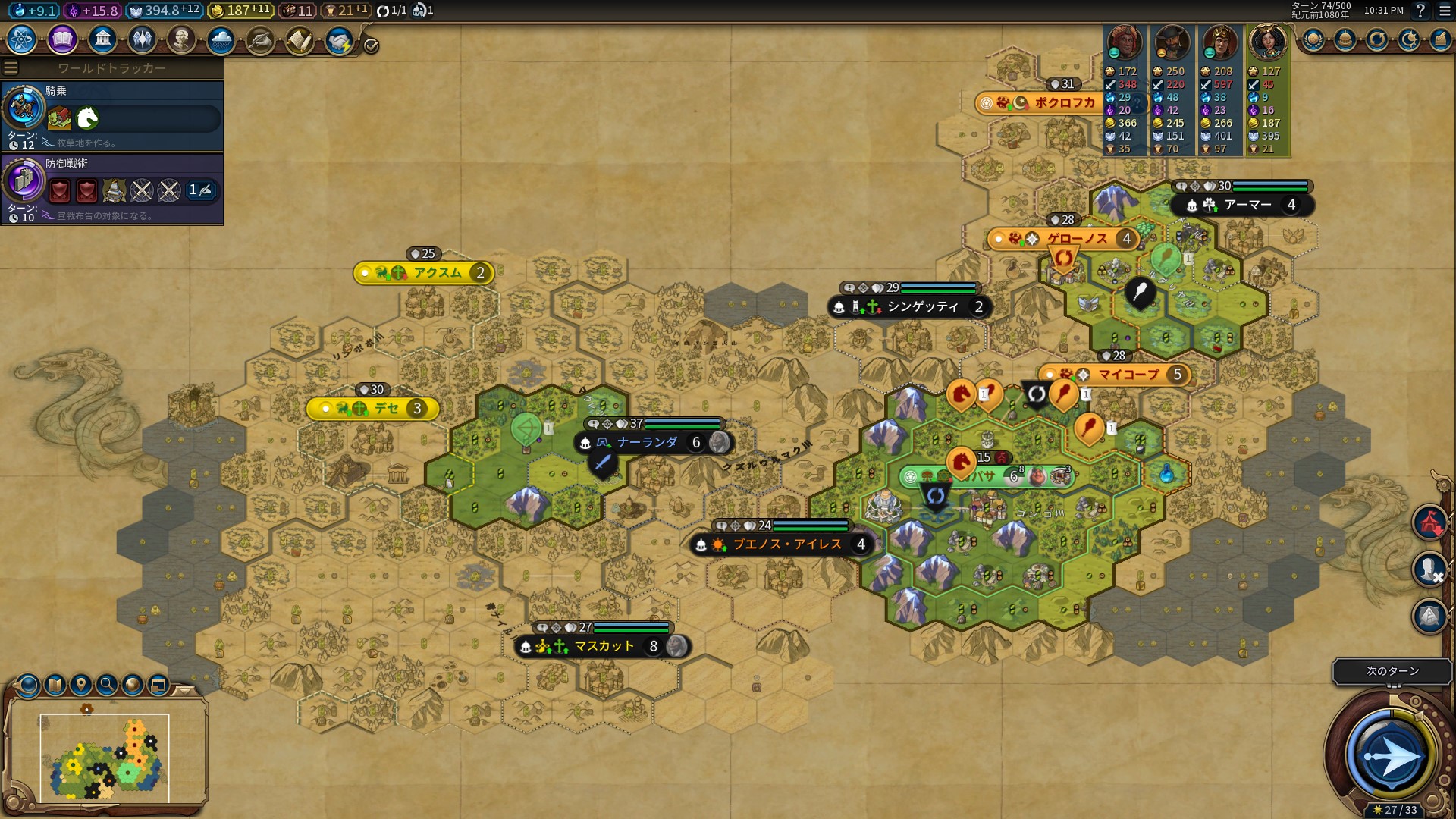Viewport: 1456px width, 819px height.
Task: End turn with the large arrow button
Action: [x=1390, y=755]
